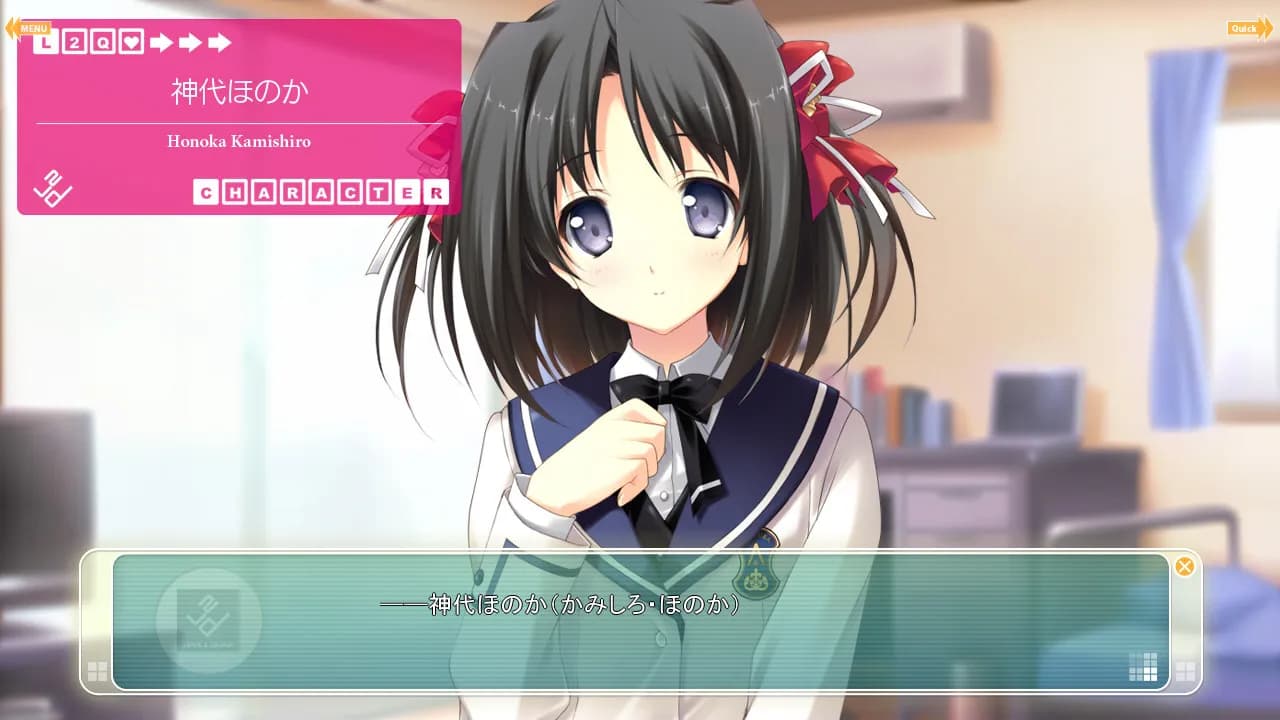Close the dialogue box with the orange X

point(1186,566)
